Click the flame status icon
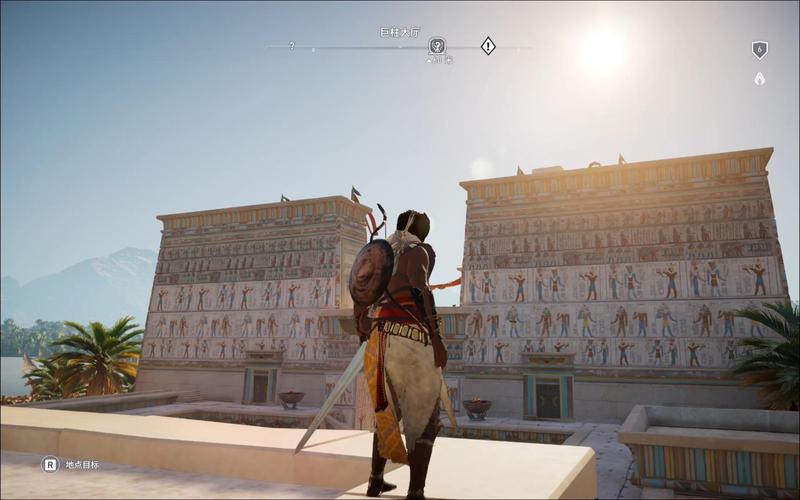Screen dimensions: 800x500 (759, 78)
